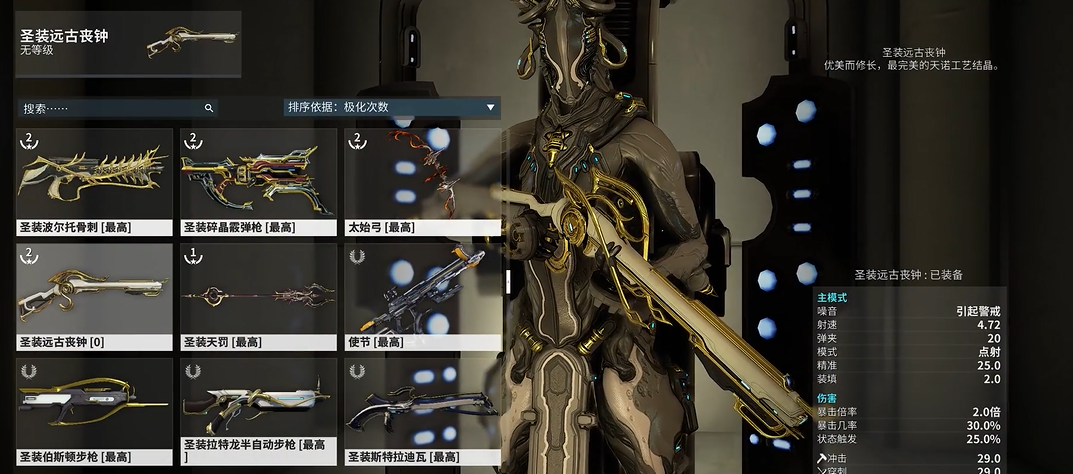Open the sort-by dropdown
Screen dimensions: 1073x474
391,107
